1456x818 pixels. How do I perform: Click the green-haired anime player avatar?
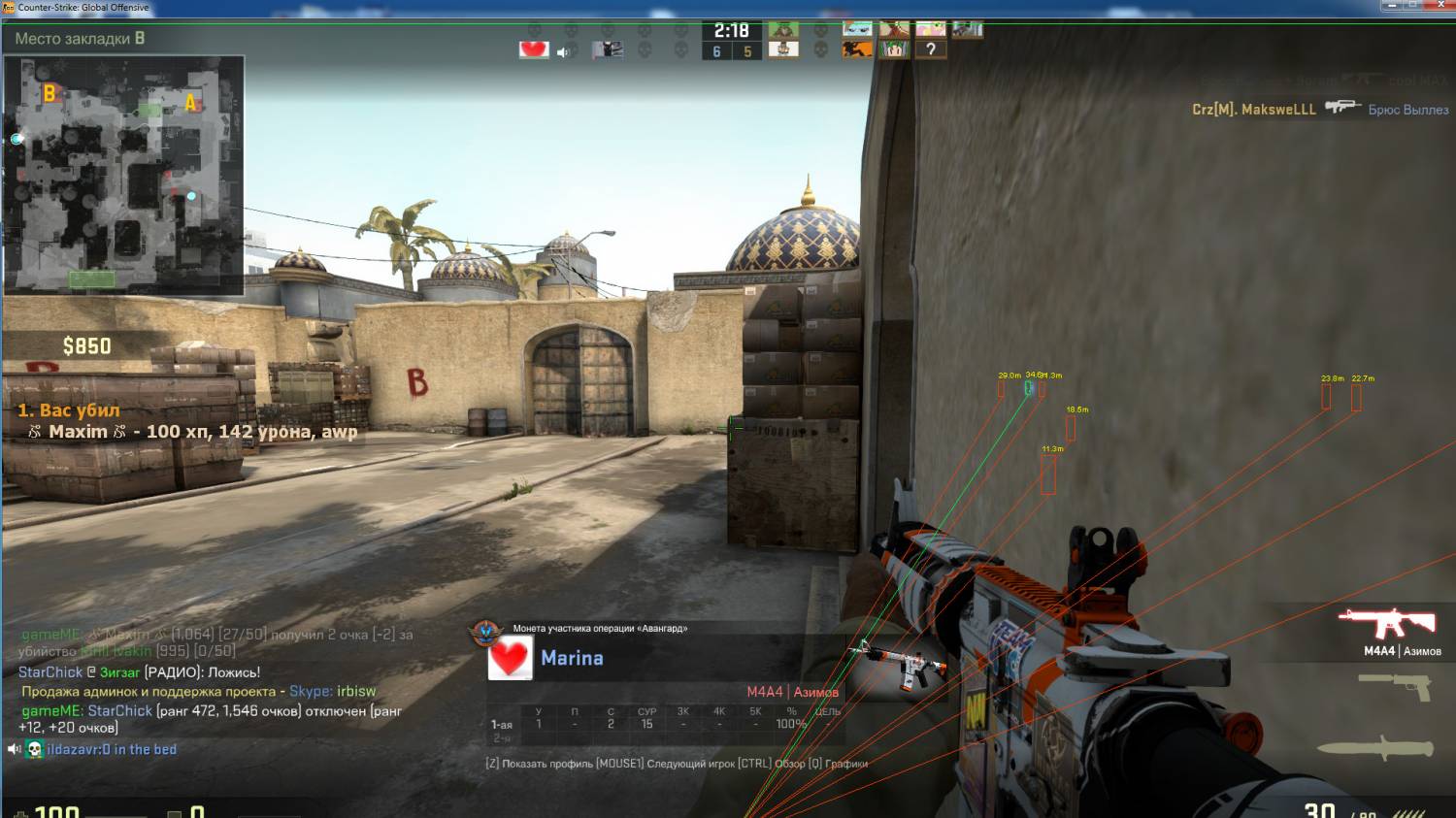(894, 49)
